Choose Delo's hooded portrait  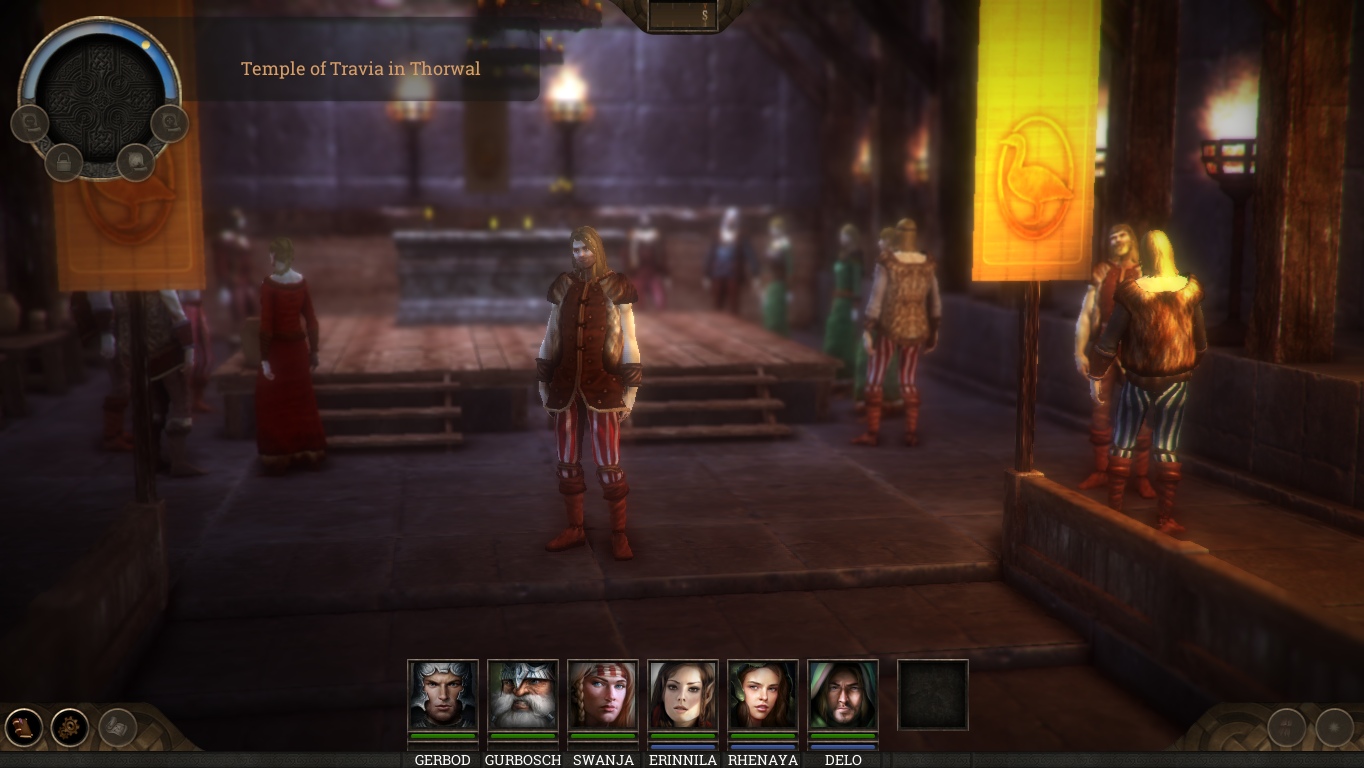pos(843,695)
